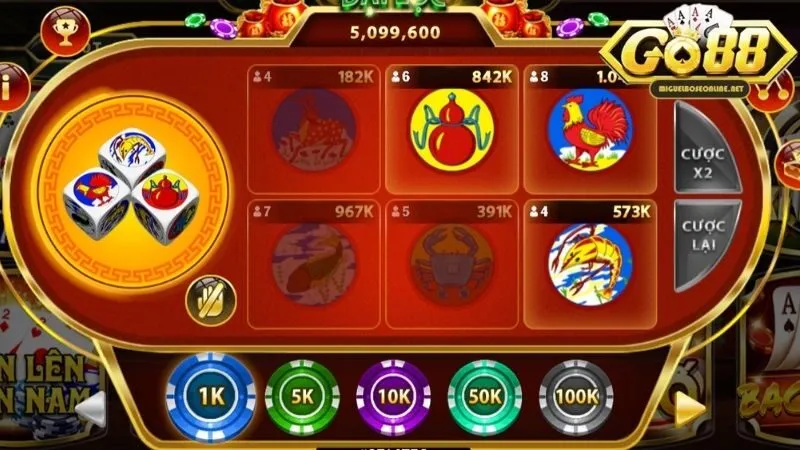Viewport: 800px width, 450px height.
Task: Choose the teal 50K chip
Action: pos(485,396)
